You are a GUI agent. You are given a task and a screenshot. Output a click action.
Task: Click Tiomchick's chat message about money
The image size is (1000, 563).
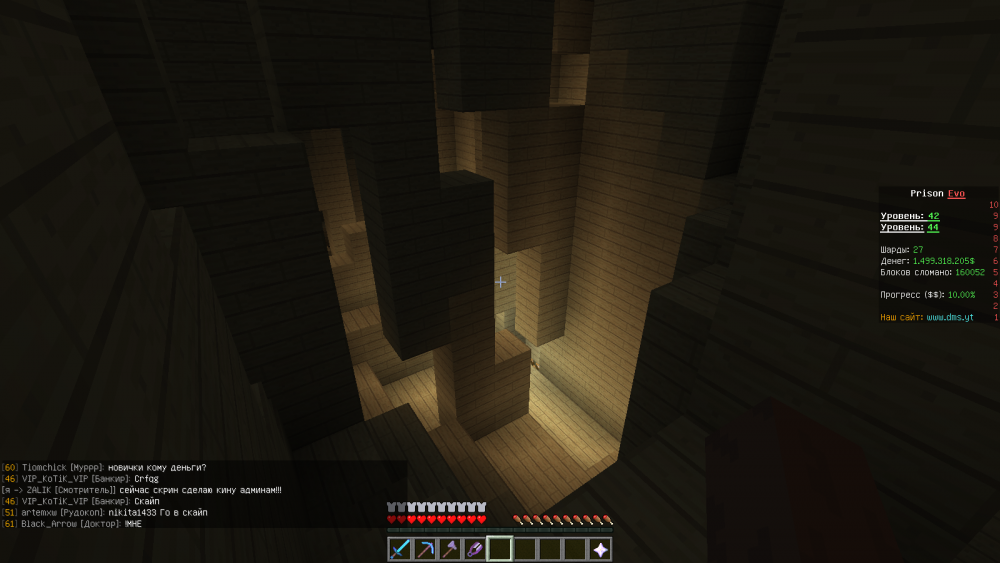click(x=105, y=467)
